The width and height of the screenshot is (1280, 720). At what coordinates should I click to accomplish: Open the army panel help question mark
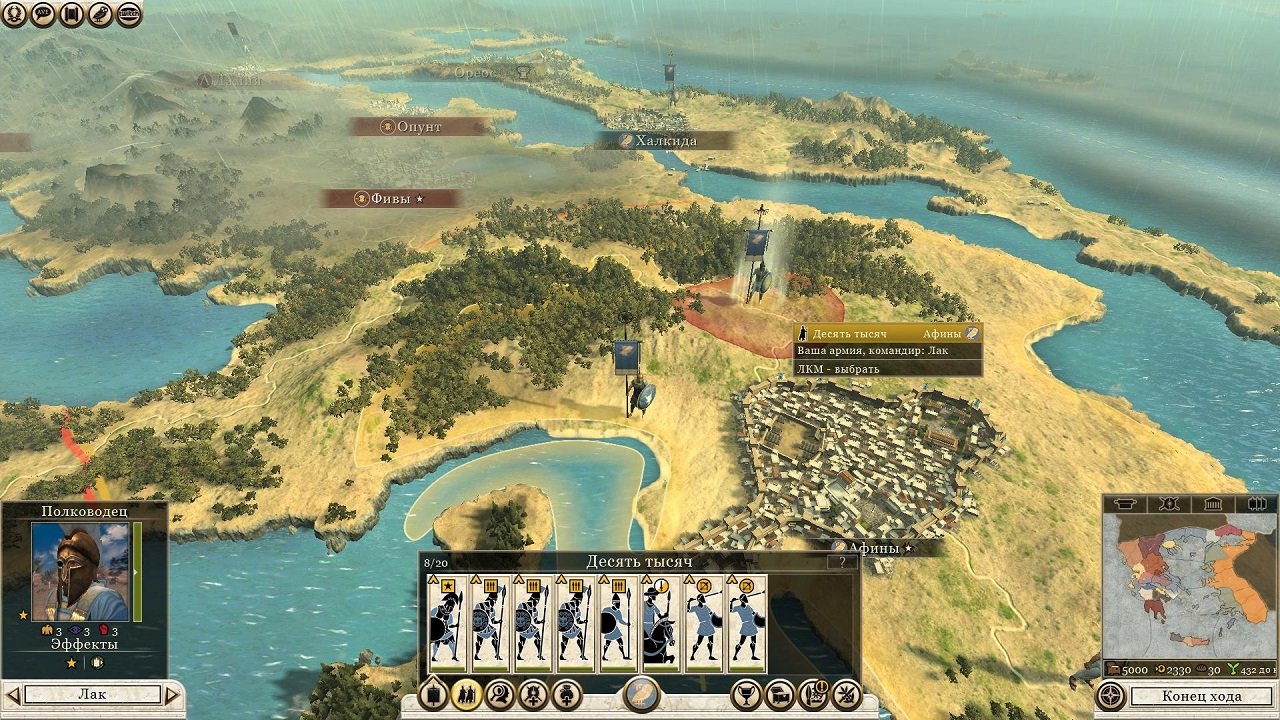[843, 562]
